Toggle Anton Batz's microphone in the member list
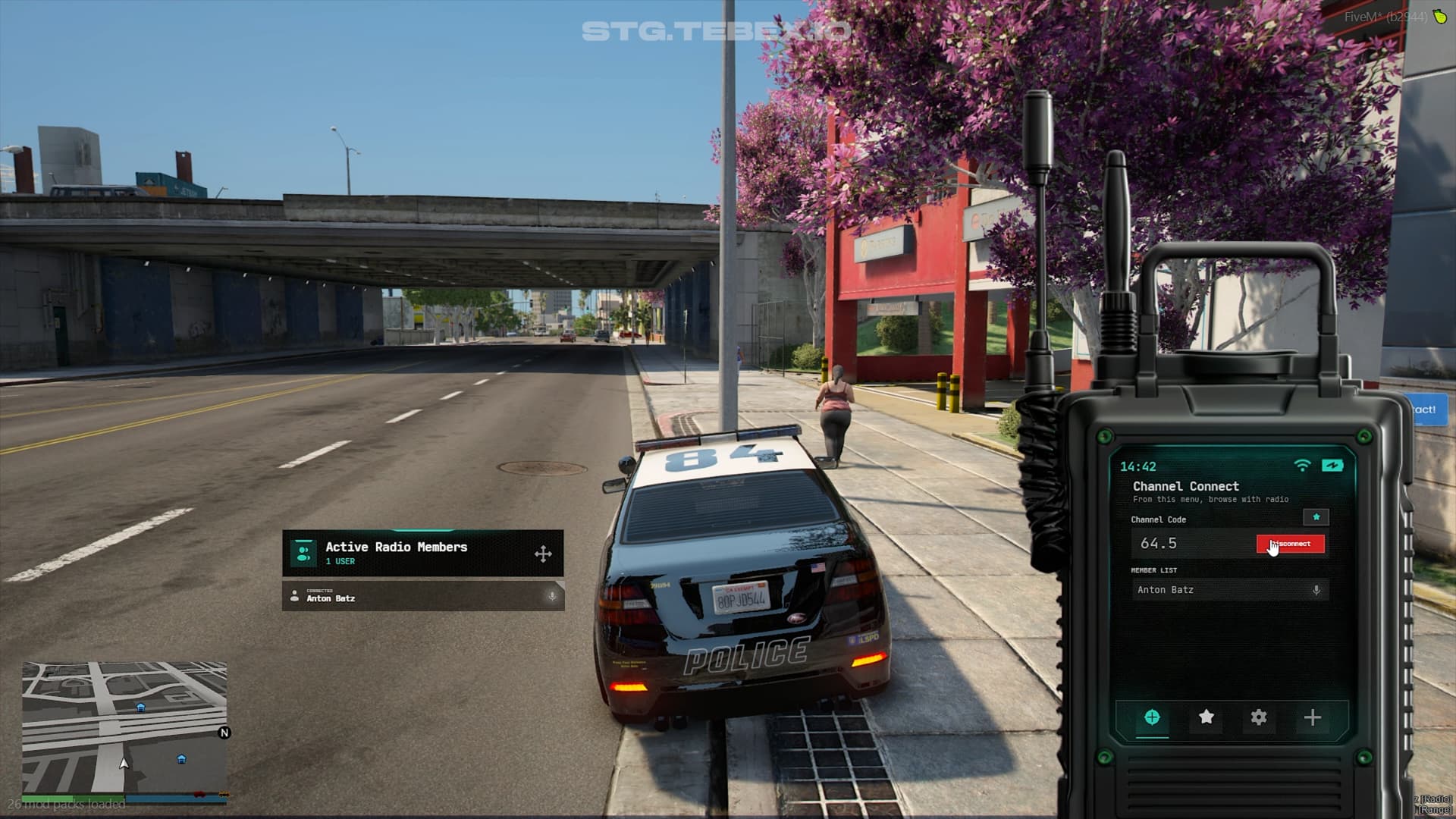 pos(1316,589)
